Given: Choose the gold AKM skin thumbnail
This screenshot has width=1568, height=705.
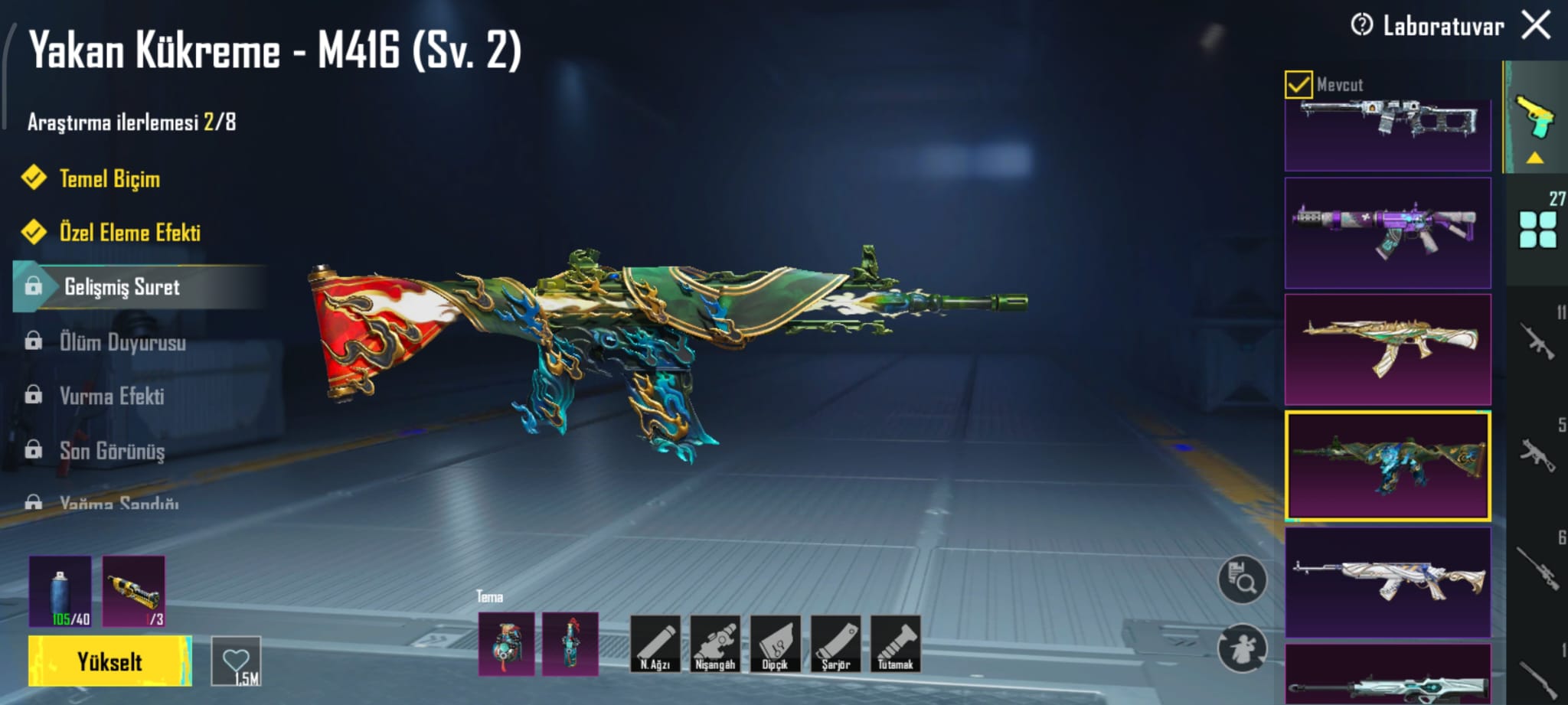Looking at the screenshot, I should [1387, 350].
